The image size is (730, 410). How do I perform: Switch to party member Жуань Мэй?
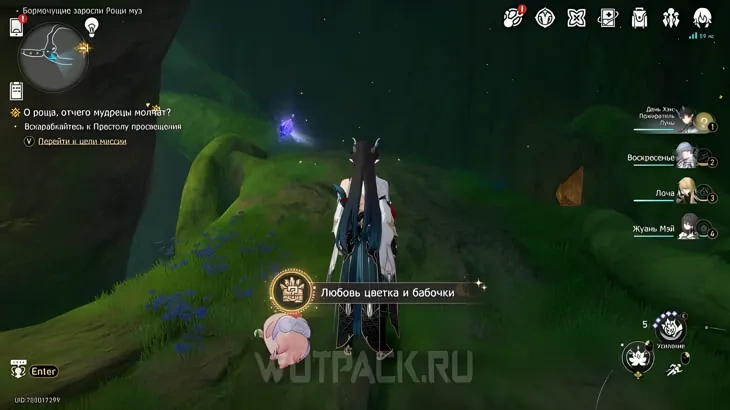click(x=688, y=226)
